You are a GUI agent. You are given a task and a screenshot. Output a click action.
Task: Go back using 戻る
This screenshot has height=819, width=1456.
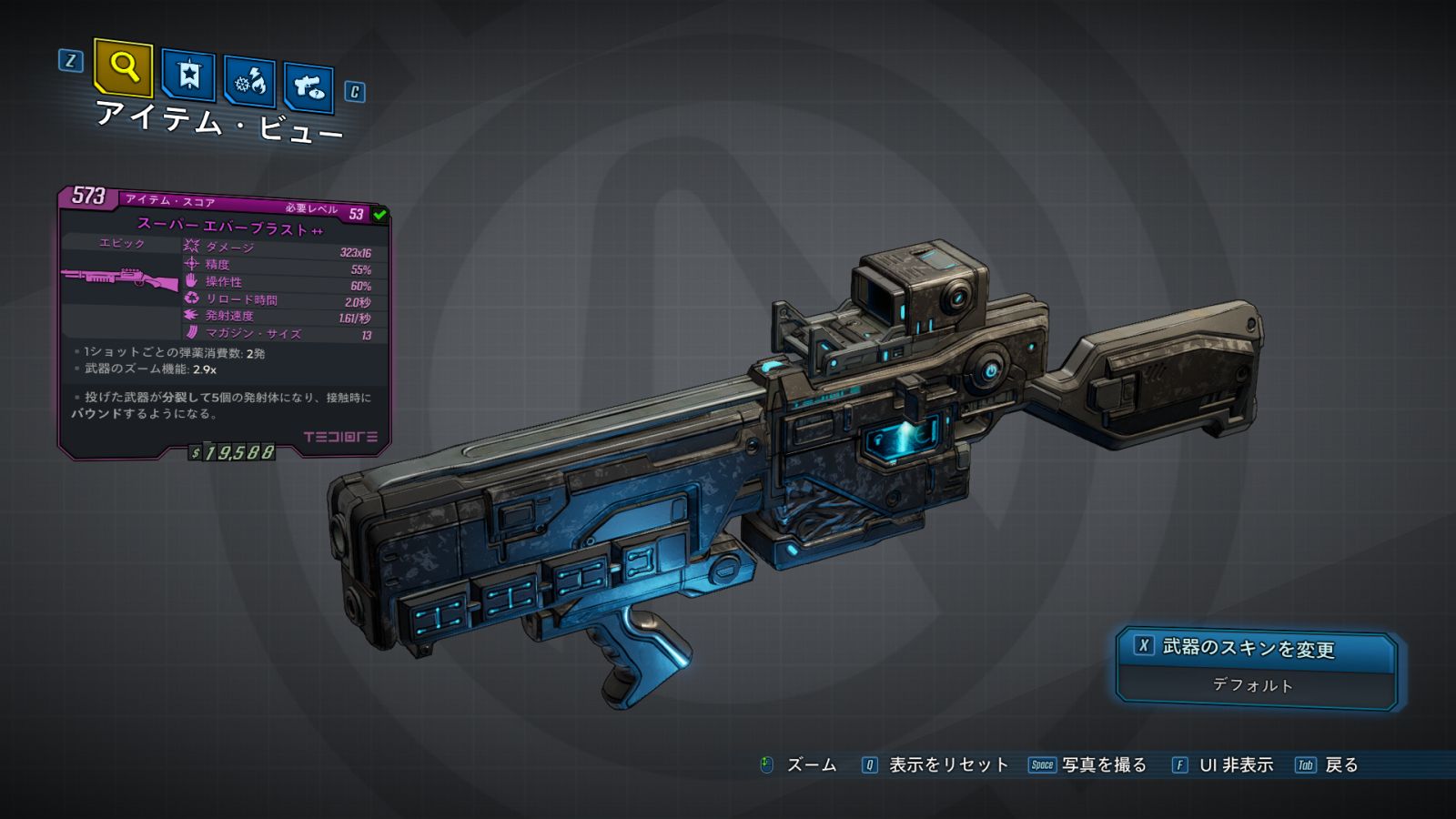click(1340, 765)
